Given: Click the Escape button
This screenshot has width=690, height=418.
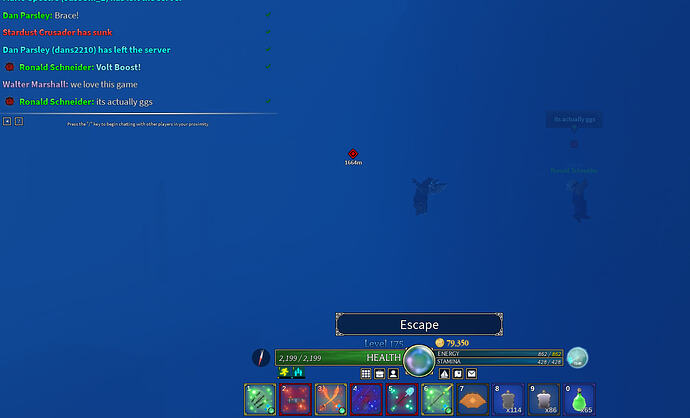Looking at the screenshot, I should pyautogui.click(x=419, y=325).
